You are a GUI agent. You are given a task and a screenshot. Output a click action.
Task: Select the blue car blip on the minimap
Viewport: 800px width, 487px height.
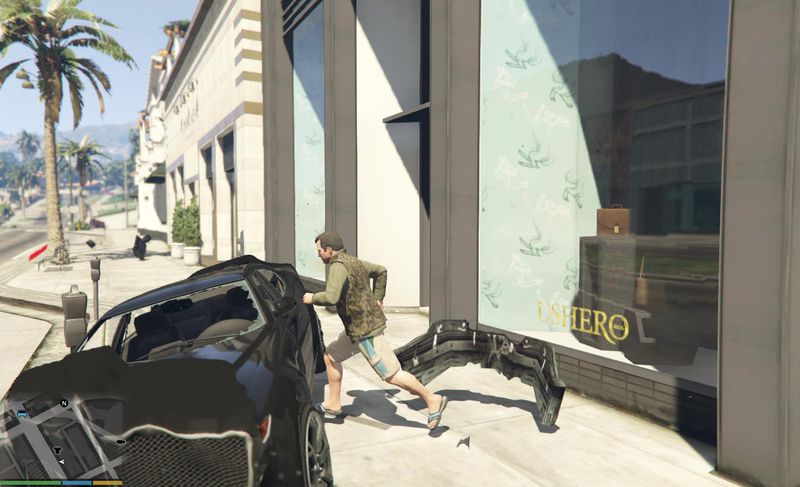tap(22, 414)
